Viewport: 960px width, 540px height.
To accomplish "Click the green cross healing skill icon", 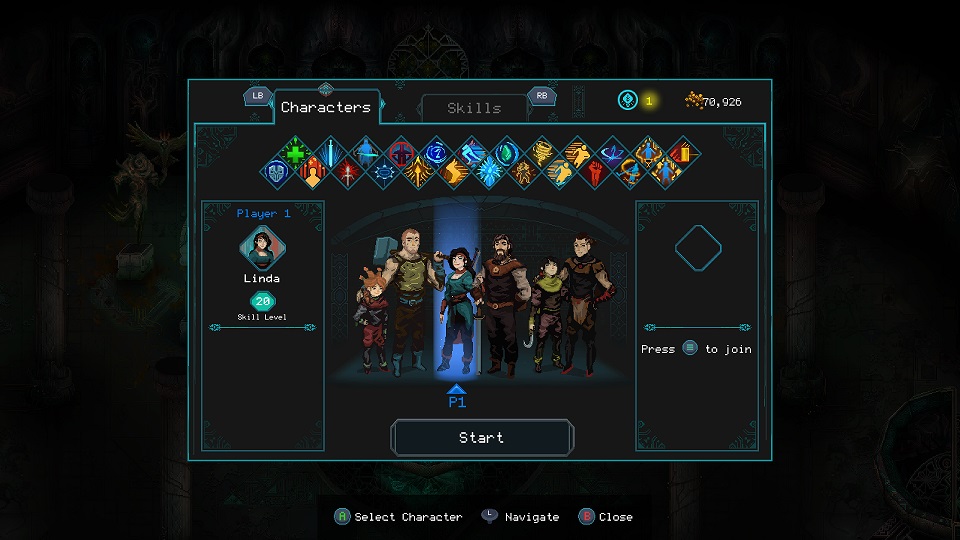I will [295, 153].
